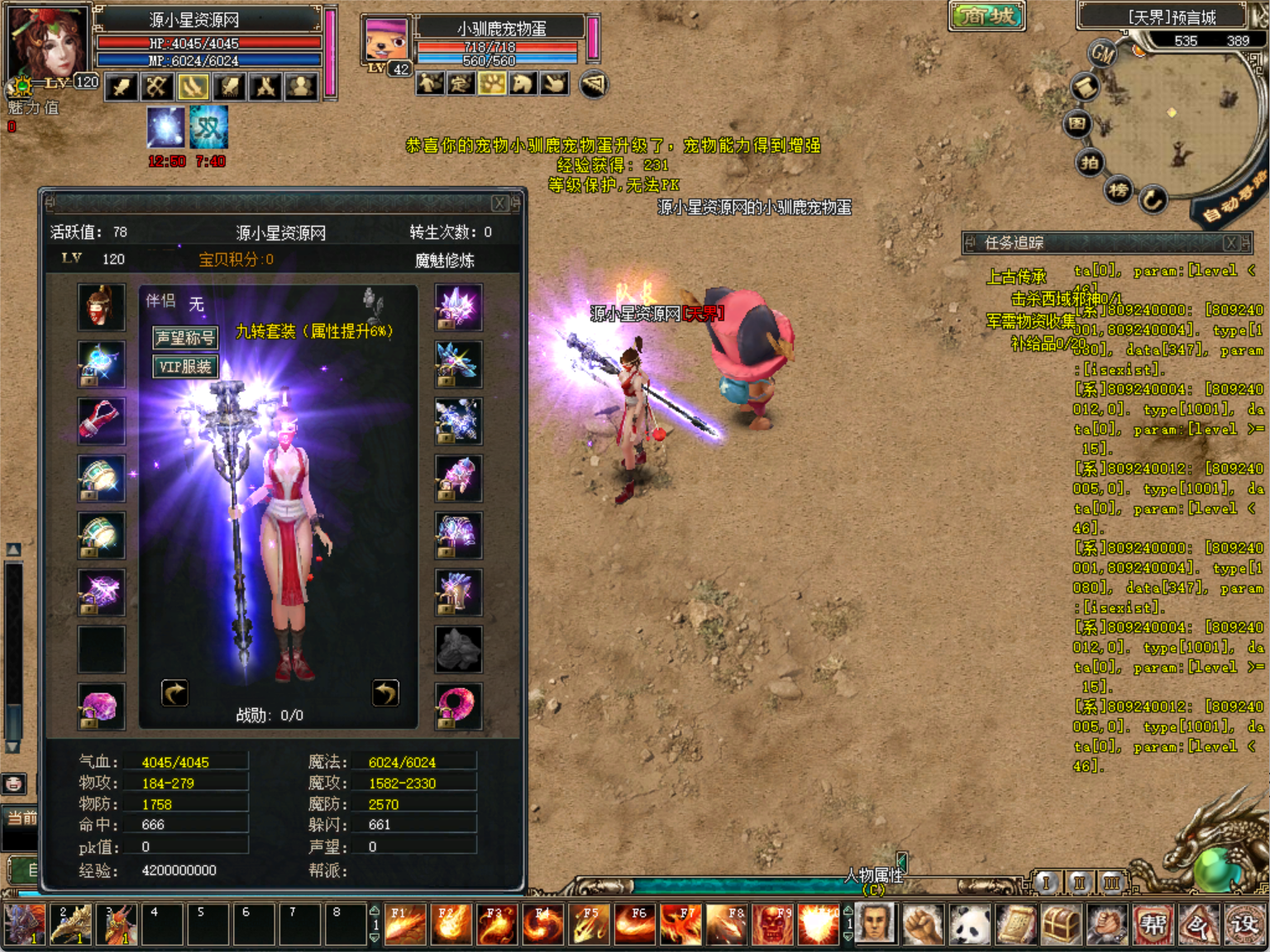Open the panda pet menu icon
Screen dimensions: 1270x952
[x=969, y=924]
